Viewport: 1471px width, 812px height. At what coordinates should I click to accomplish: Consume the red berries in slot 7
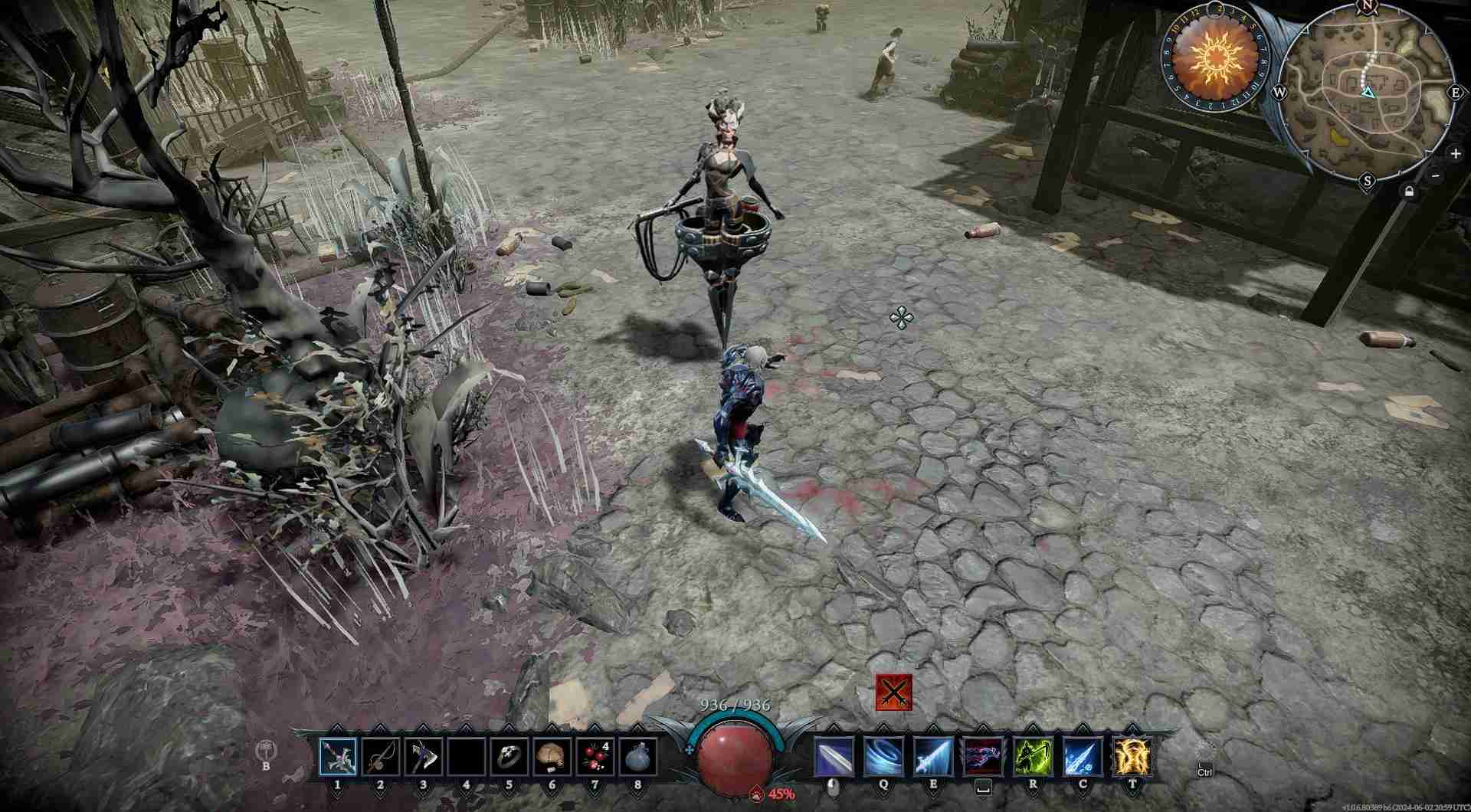(595, 757)
